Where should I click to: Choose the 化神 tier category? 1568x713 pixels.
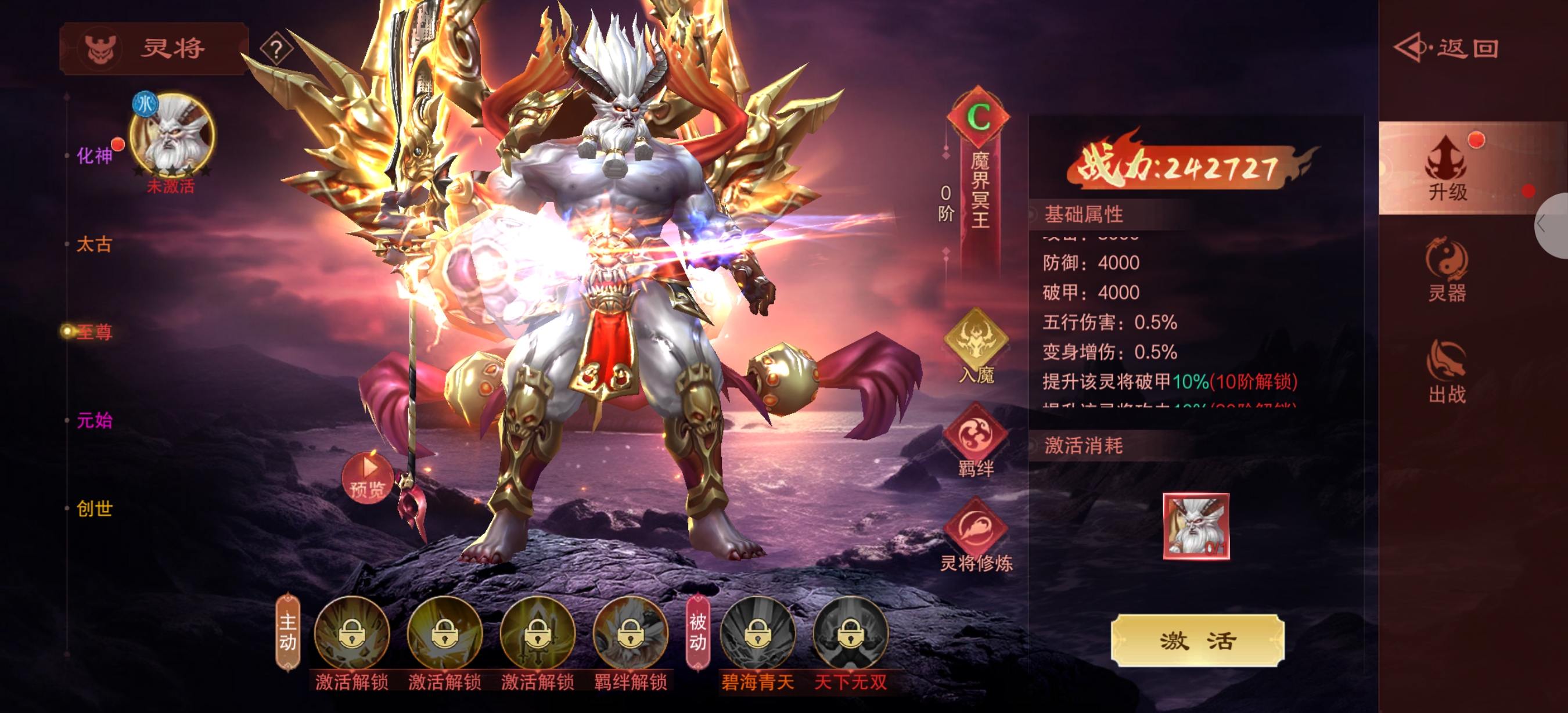click(94, 156)
